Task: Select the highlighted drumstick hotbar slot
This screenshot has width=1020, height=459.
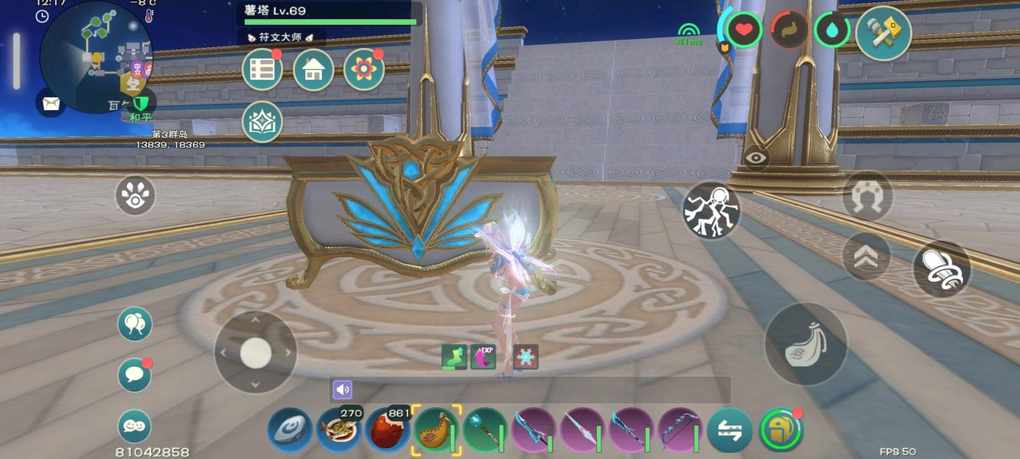Action: coord(435,430)
